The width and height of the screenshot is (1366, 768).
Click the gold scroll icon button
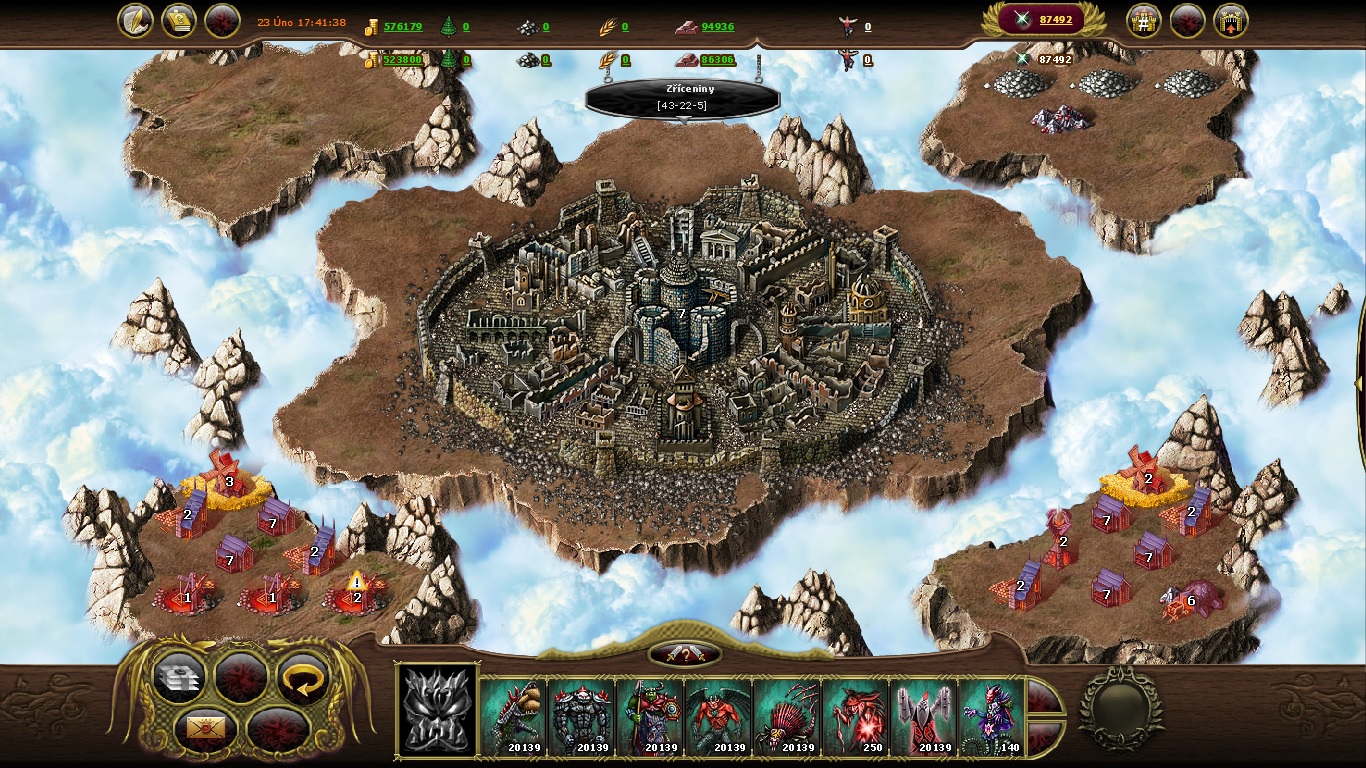point(178,21)
